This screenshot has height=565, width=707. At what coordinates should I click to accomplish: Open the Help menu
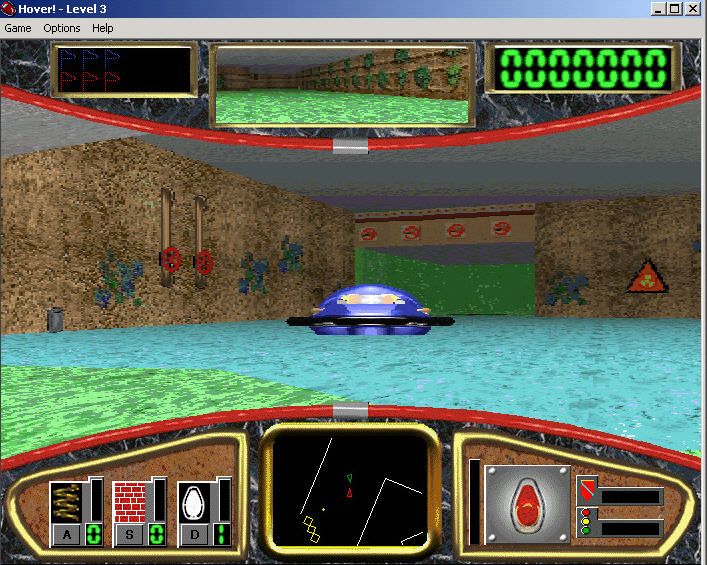pyautogui.click(x=103, y=28)
